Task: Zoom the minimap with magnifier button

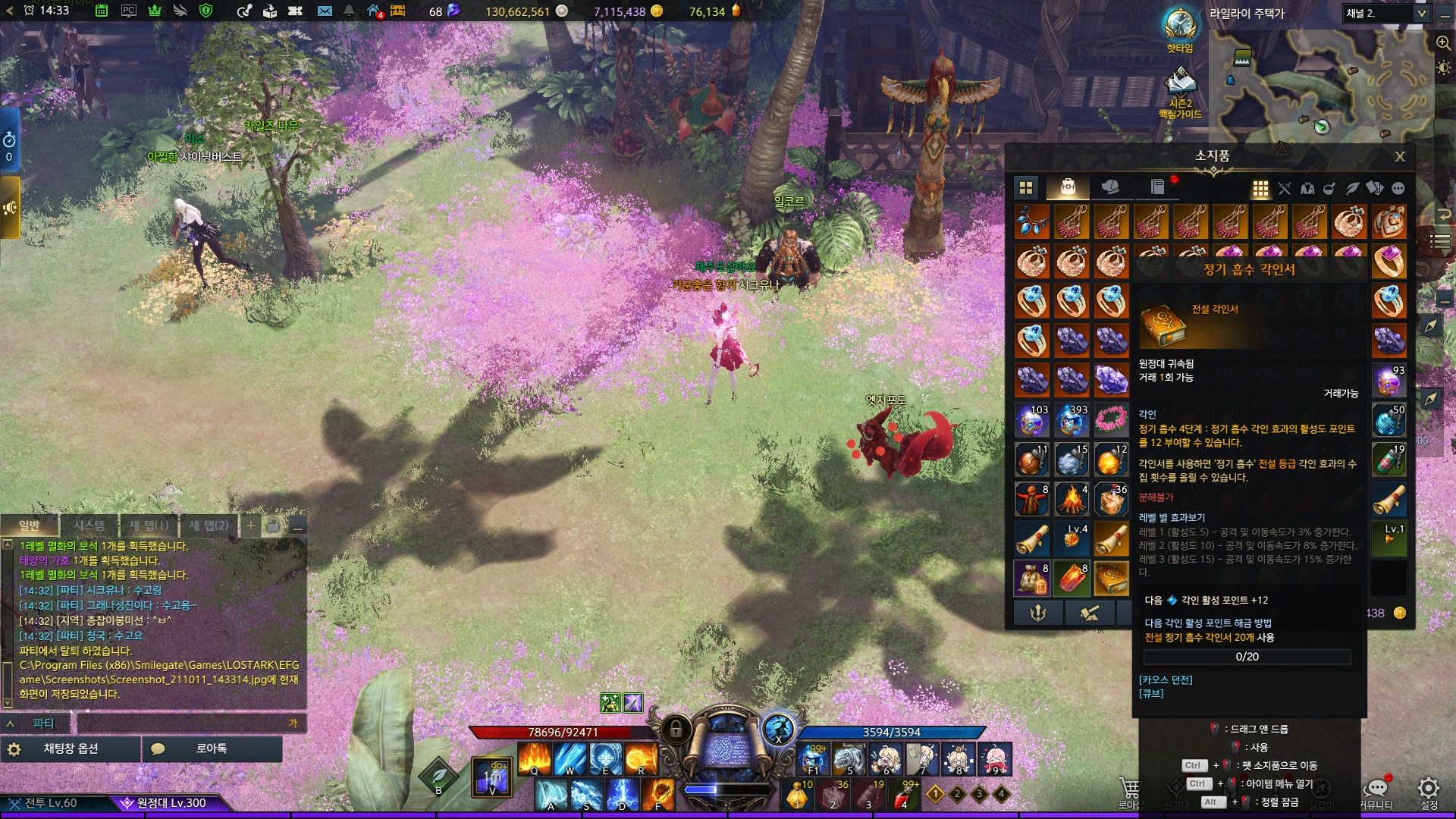Action: coord(1443,43)
